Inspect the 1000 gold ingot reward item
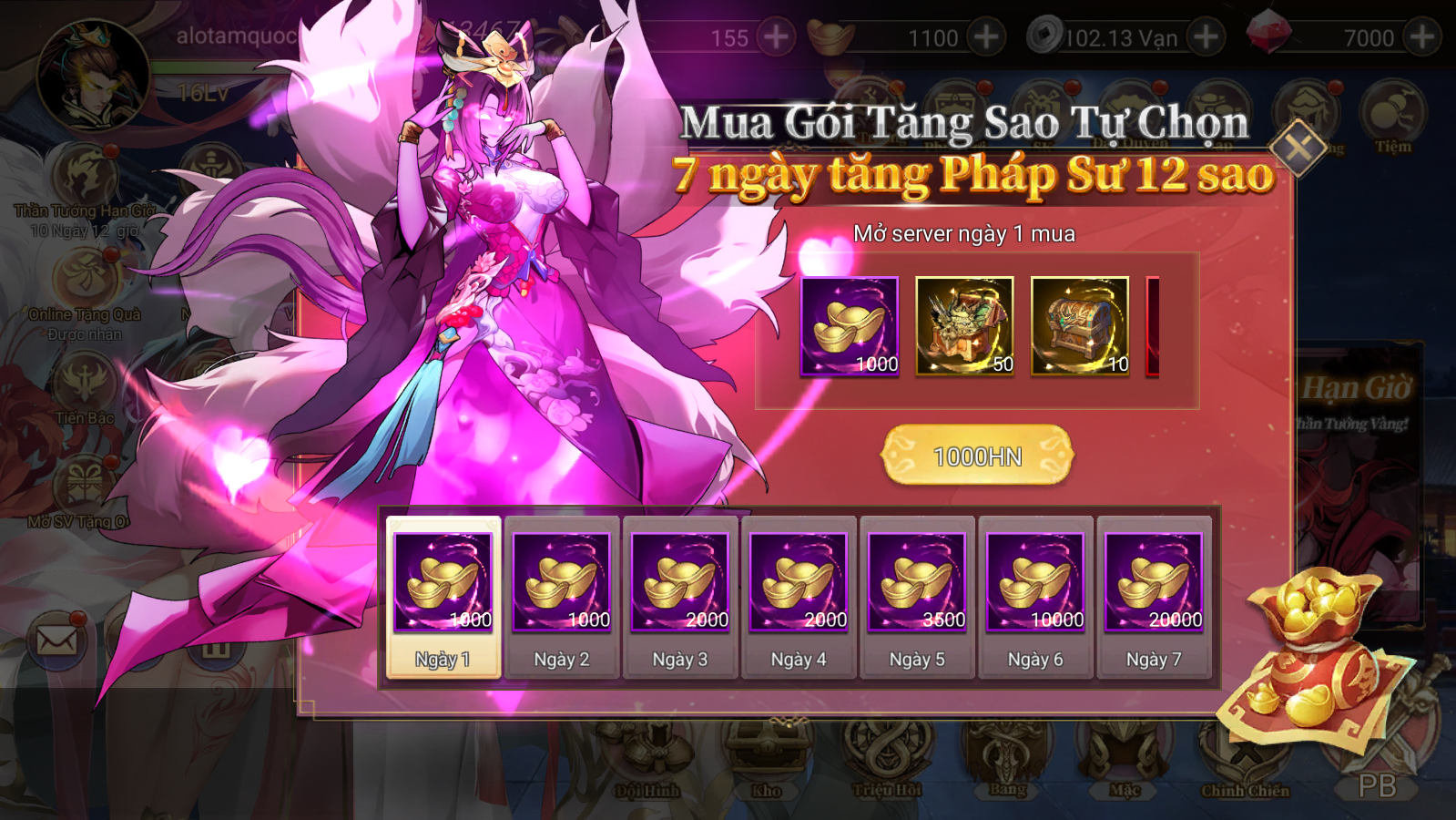This screenshot has width=1456, height=820. (x=850, y=326)
